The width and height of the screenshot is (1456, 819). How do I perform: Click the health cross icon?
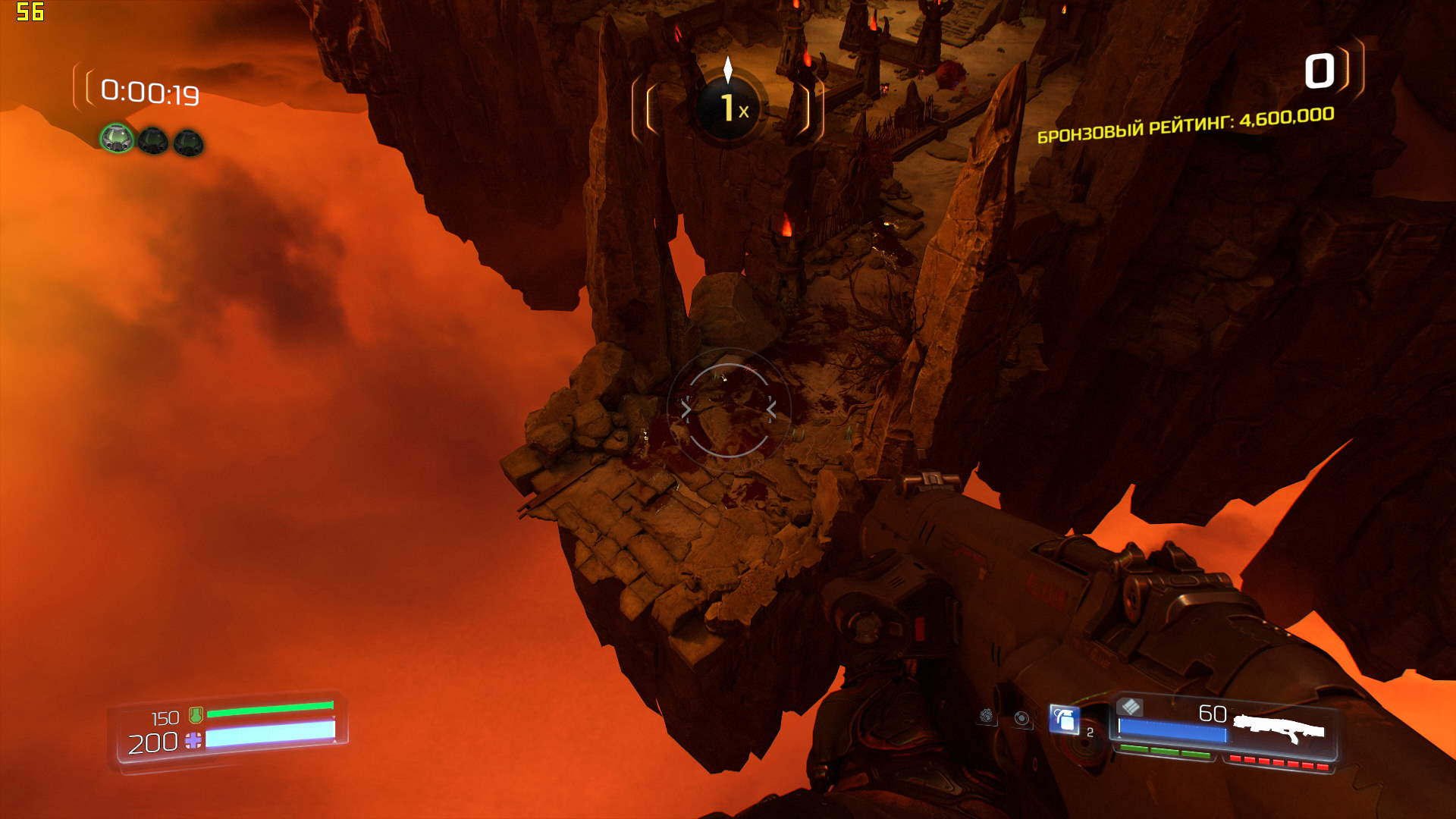[x=193, y=741]
